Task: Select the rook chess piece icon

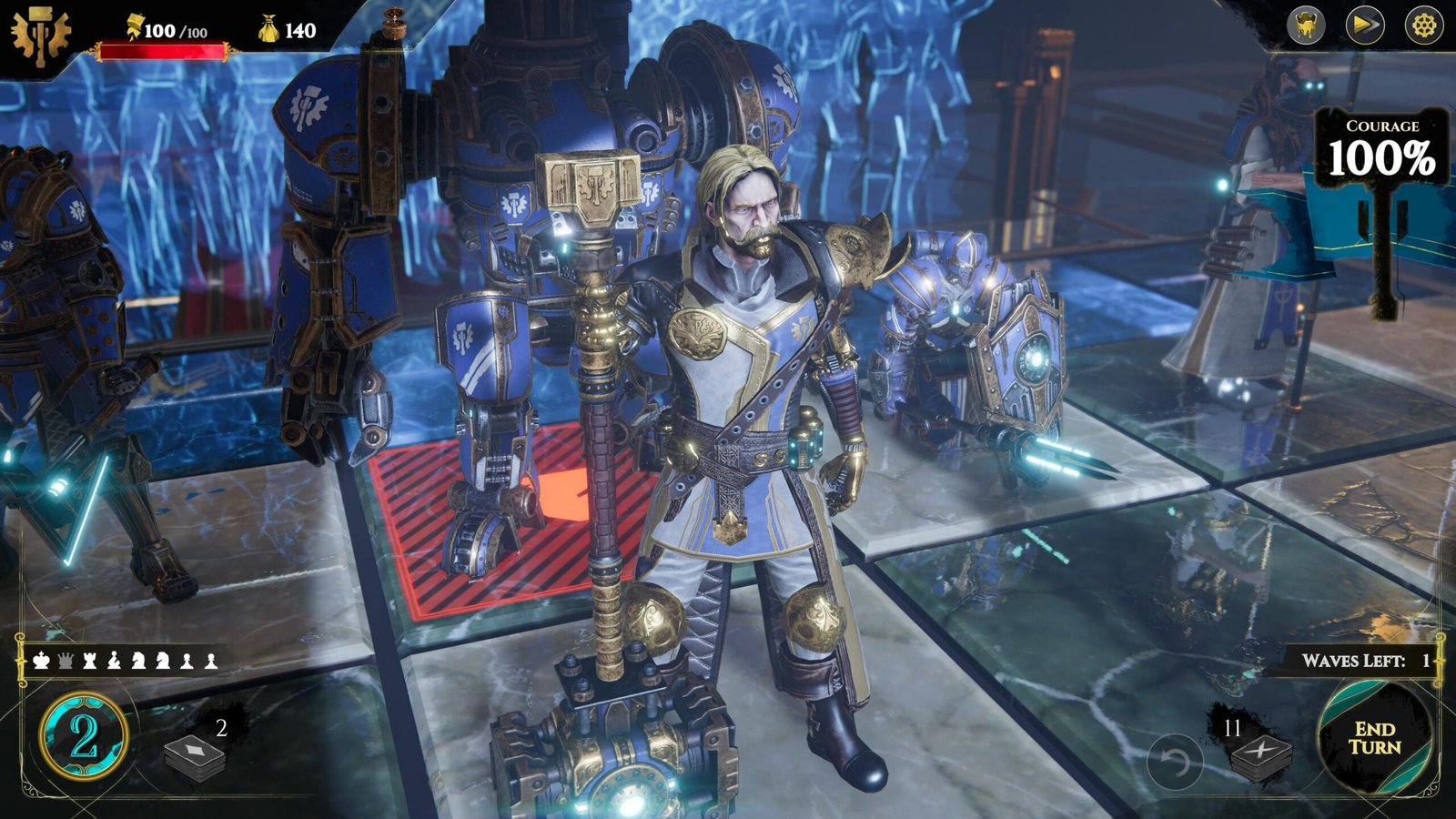Action: pyautogui.click(x=89, y=660)
